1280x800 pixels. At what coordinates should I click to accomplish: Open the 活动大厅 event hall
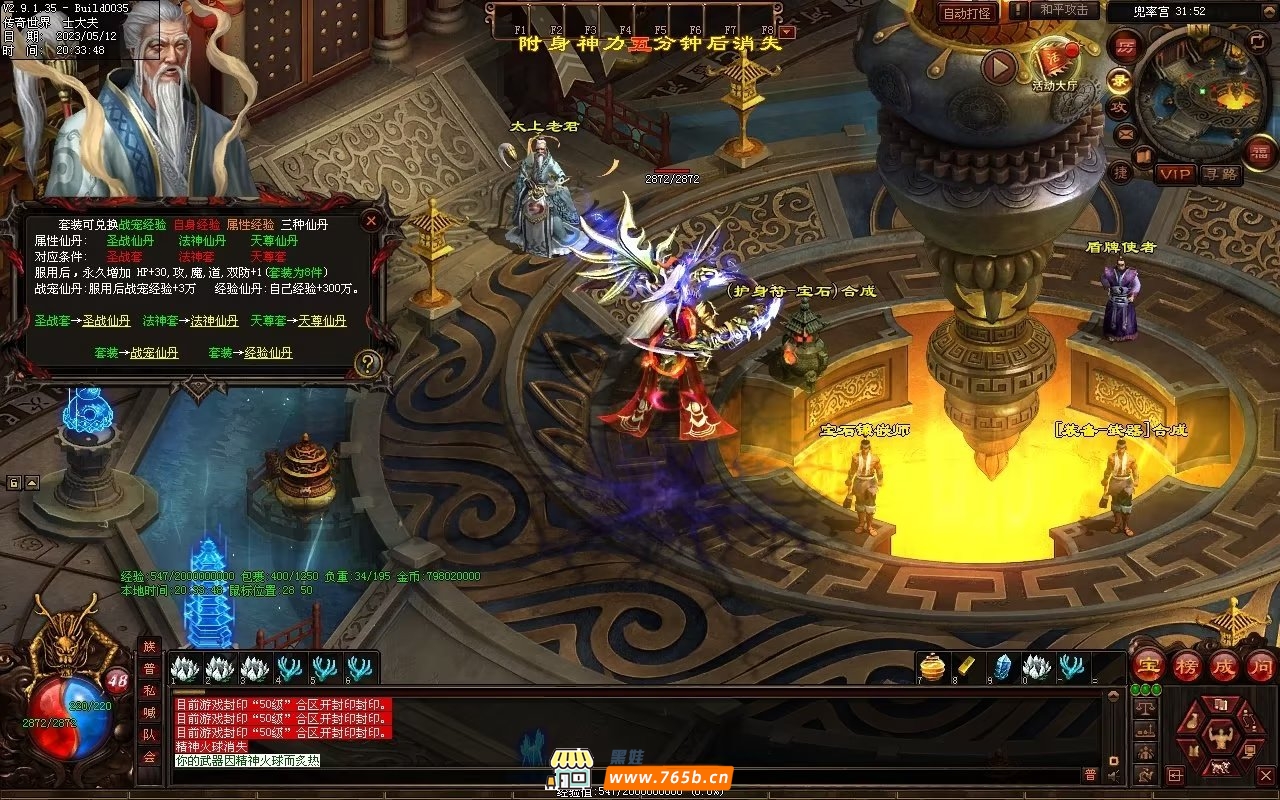point(1054,63)
